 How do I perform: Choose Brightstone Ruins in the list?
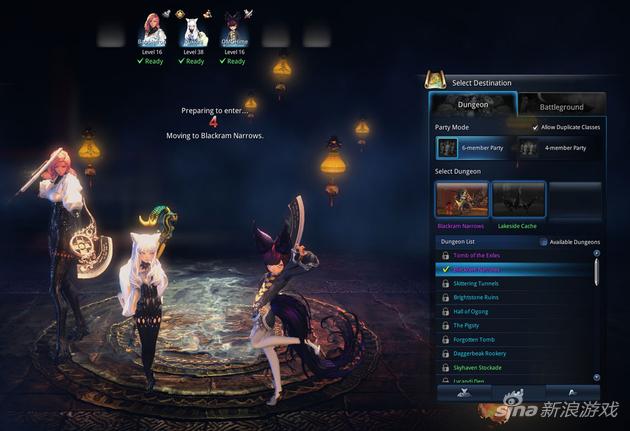point(476,297)
